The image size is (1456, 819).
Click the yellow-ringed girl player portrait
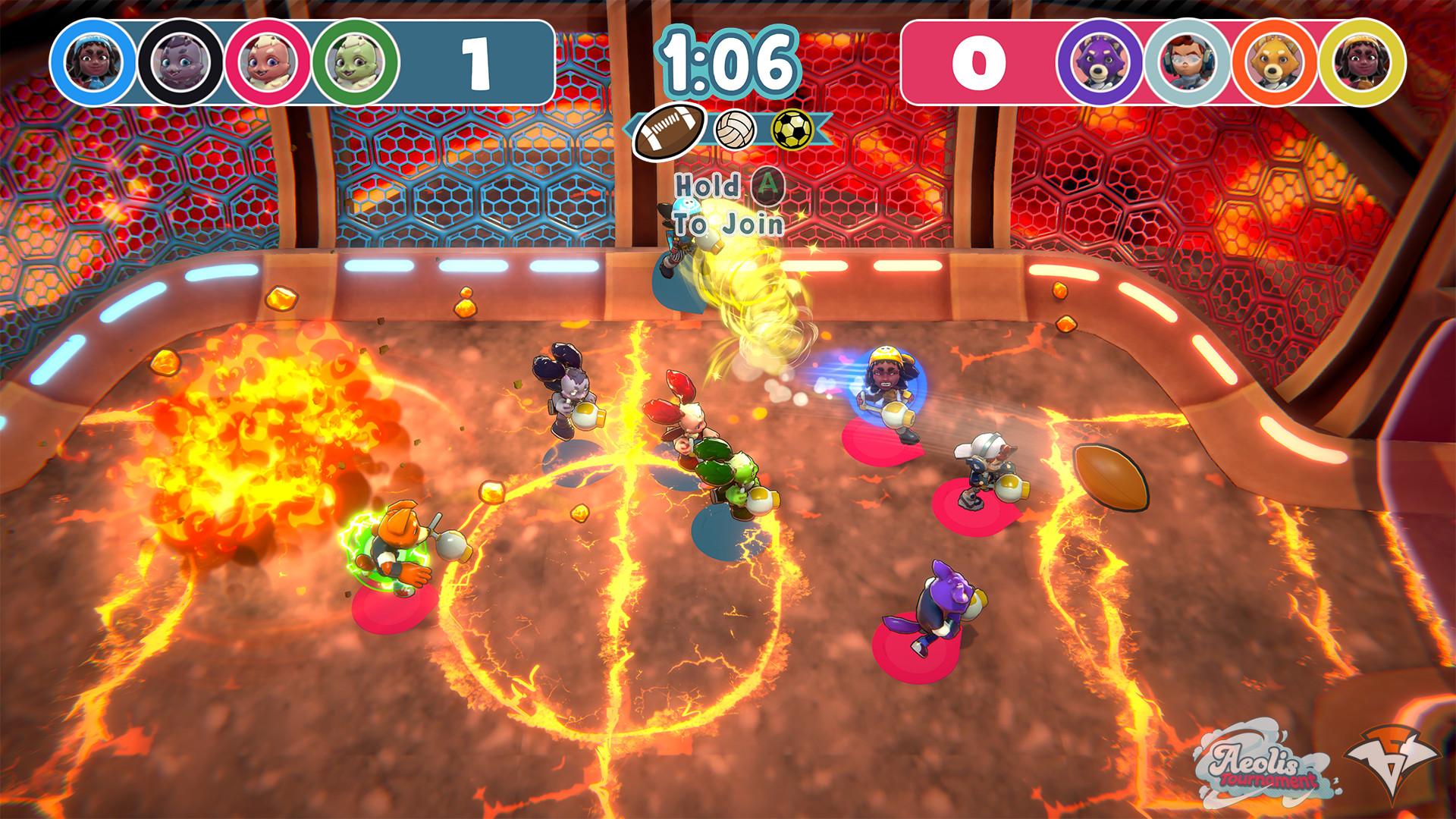click(1362, 61)
